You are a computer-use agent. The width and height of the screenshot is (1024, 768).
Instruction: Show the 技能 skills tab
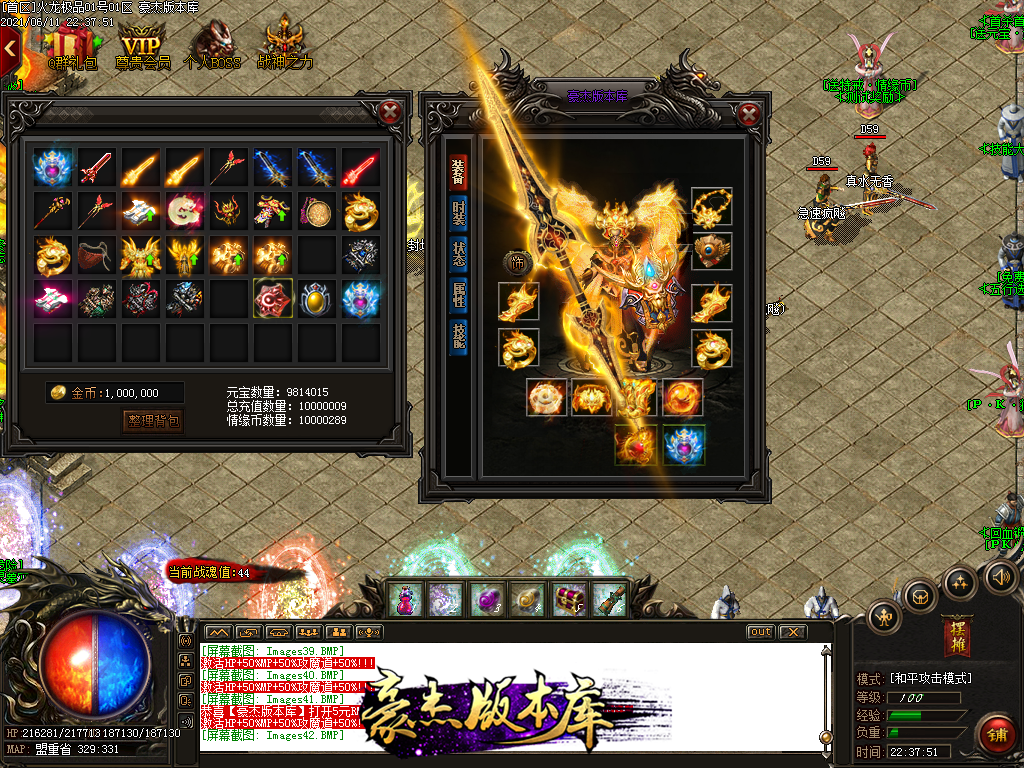point(458,336)
